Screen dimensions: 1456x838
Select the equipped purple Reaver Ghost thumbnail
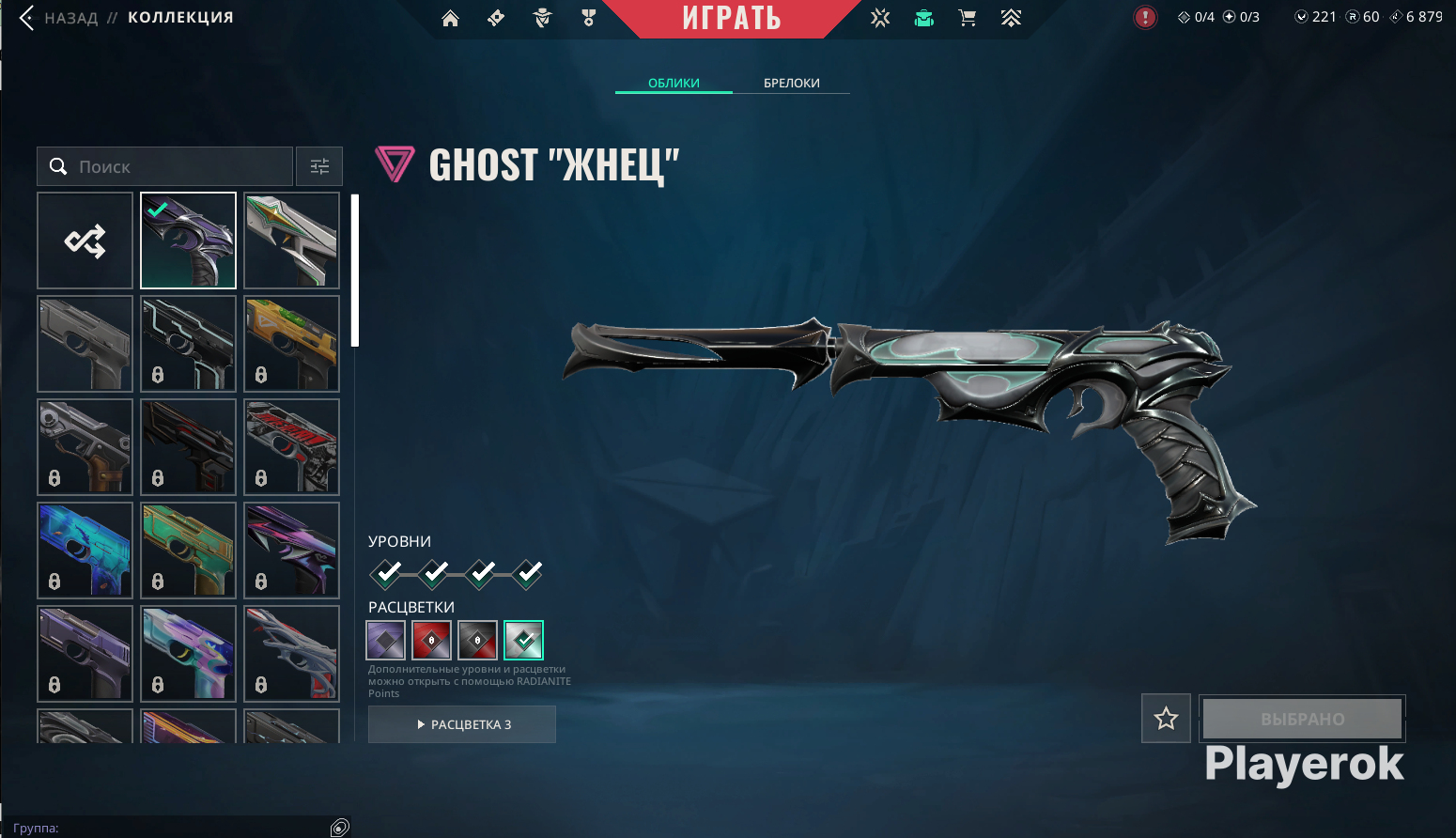coord(188,241)
